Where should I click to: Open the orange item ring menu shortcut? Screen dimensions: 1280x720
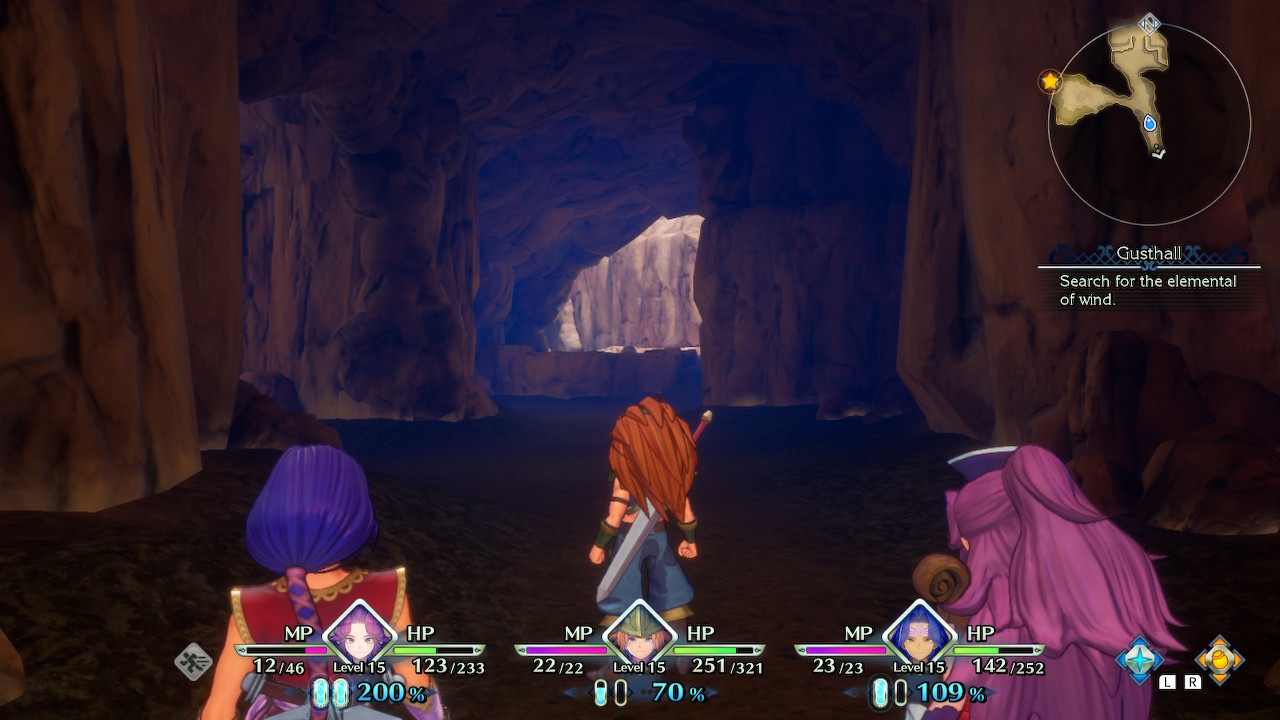coord(1219,659)
